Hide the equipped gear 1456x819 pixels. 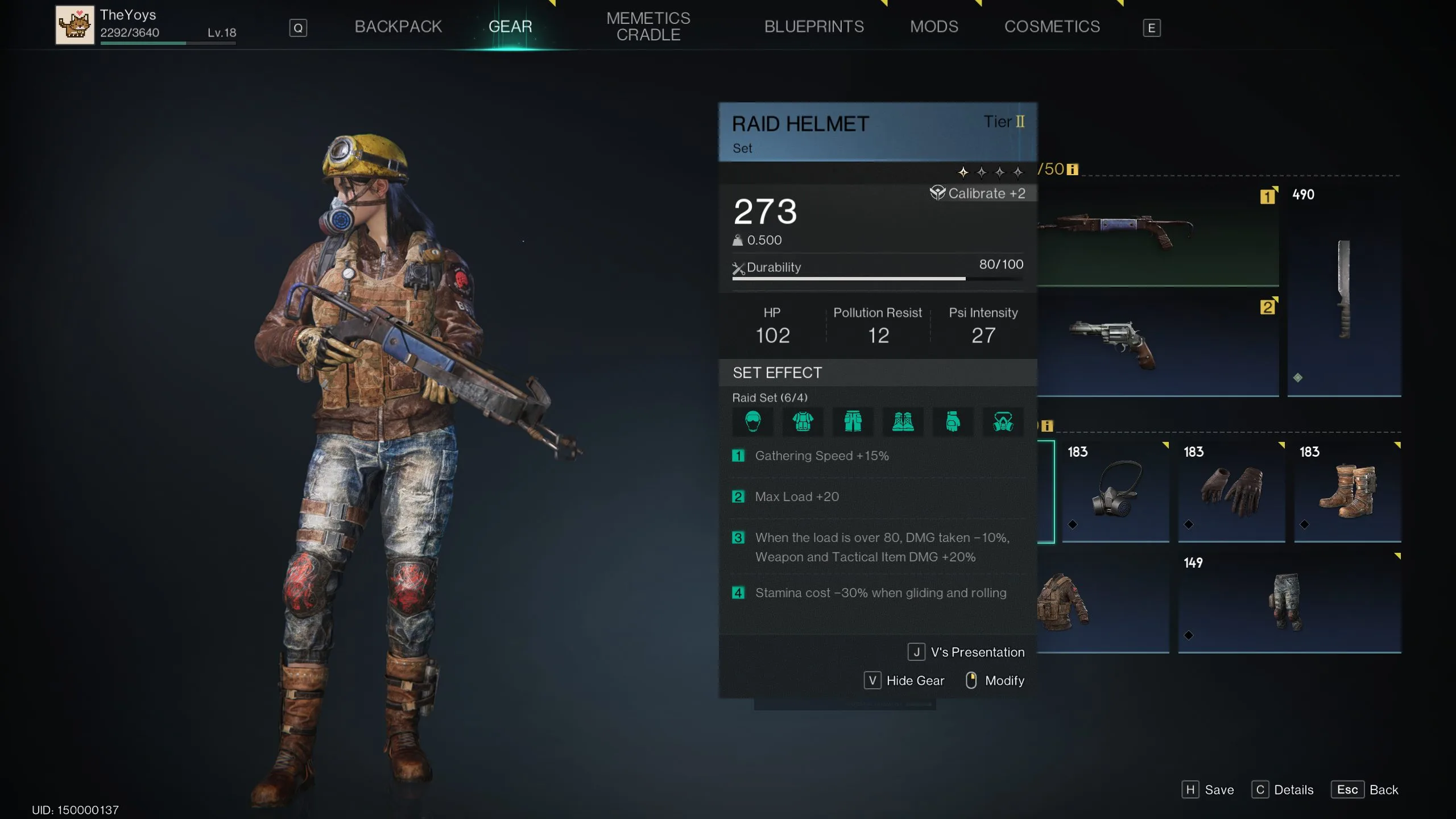click(x=904, y=680)
